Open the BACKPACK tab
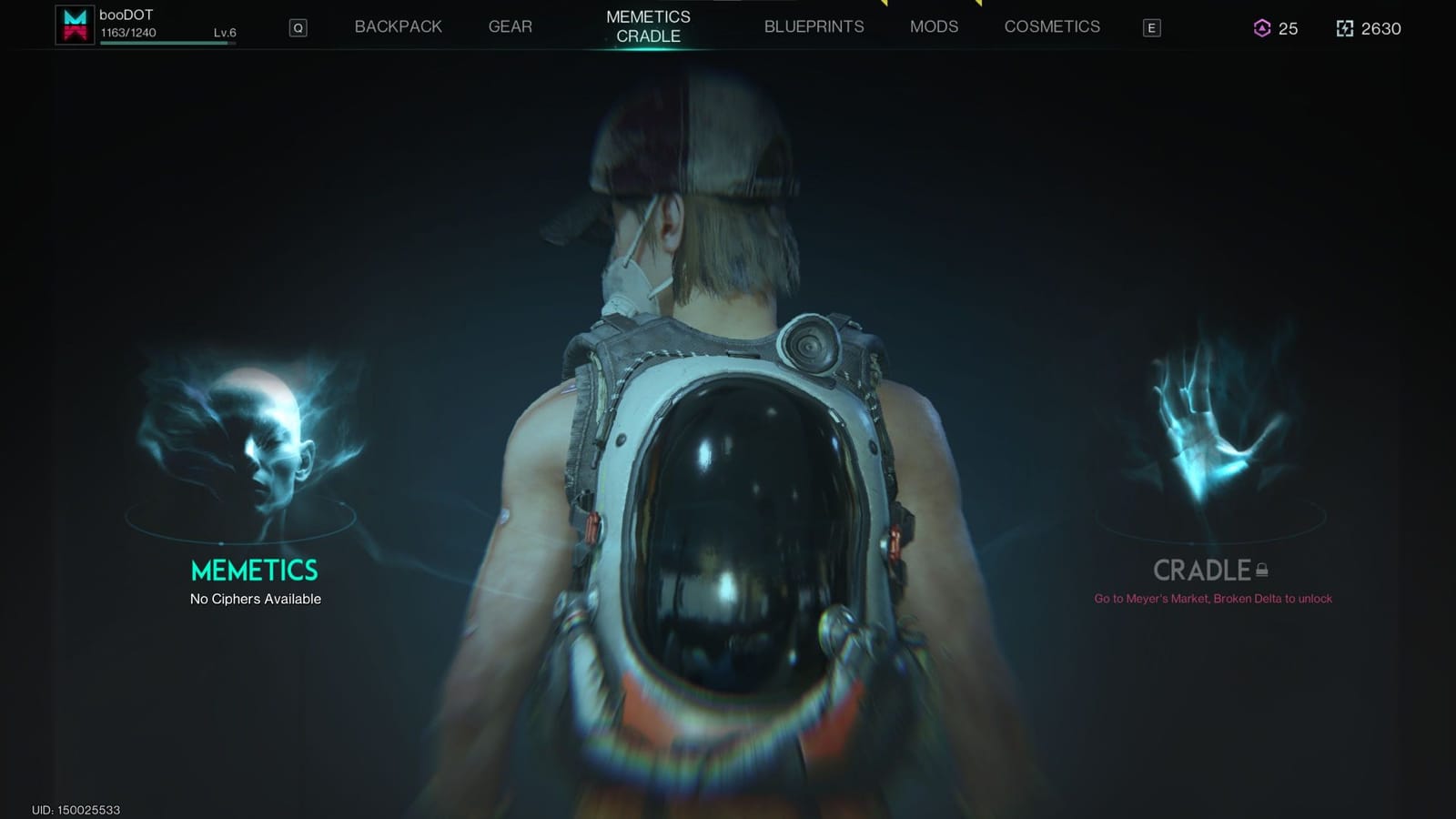 (398, 26)
